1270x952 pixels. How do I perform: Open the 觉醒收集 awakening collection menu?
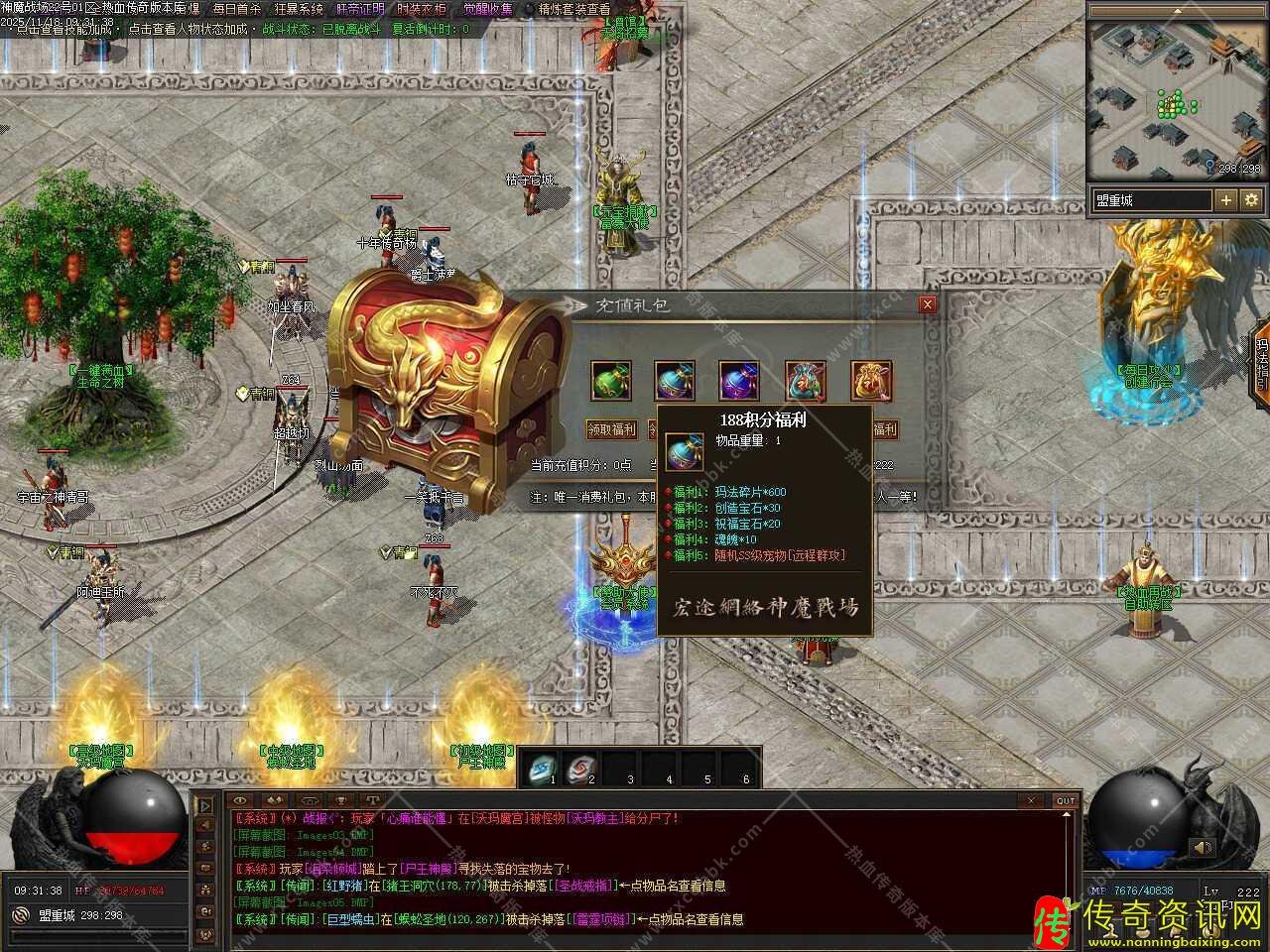(488, 9)
